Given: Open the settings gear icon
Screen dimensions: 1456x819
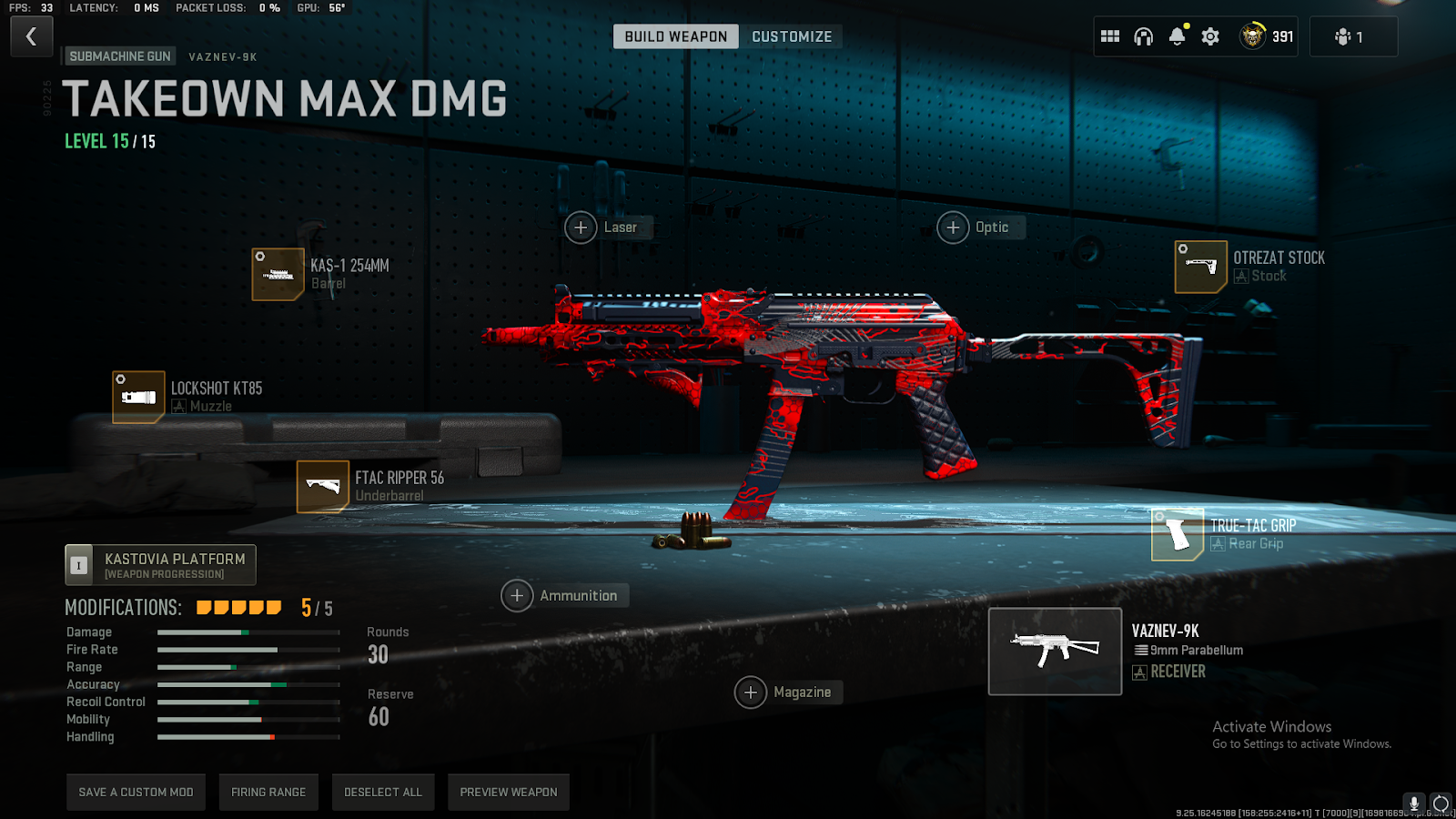Looking at the screenshot, I should [x=1210, y=36].
